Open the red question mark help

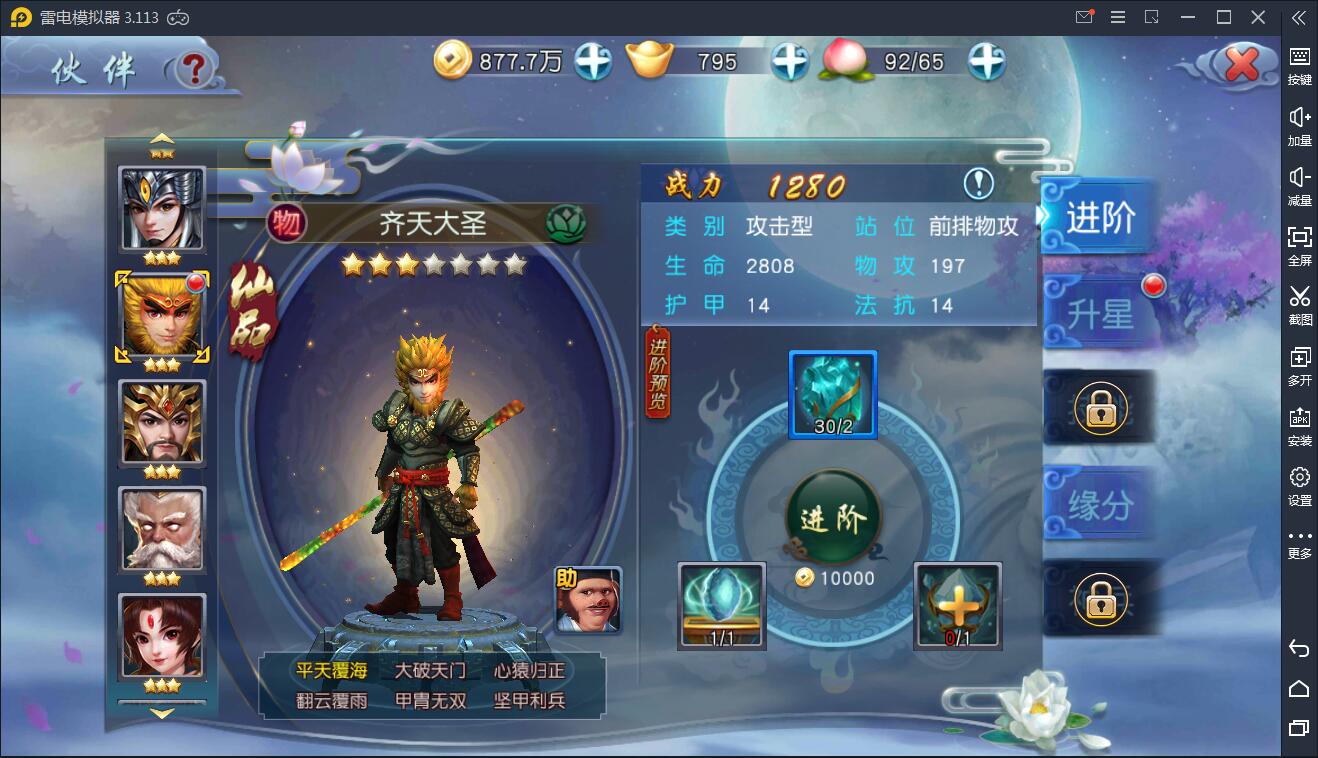click(196, 69)
